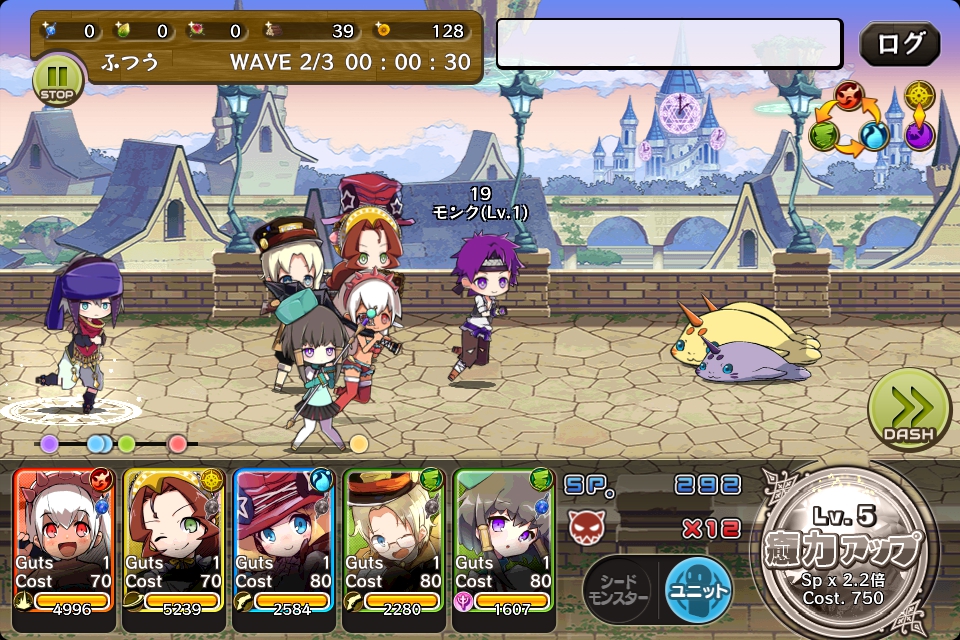This screenshot has width=960, height=640.
Task: Select the red top hat blue card
Action: [284, 540]
